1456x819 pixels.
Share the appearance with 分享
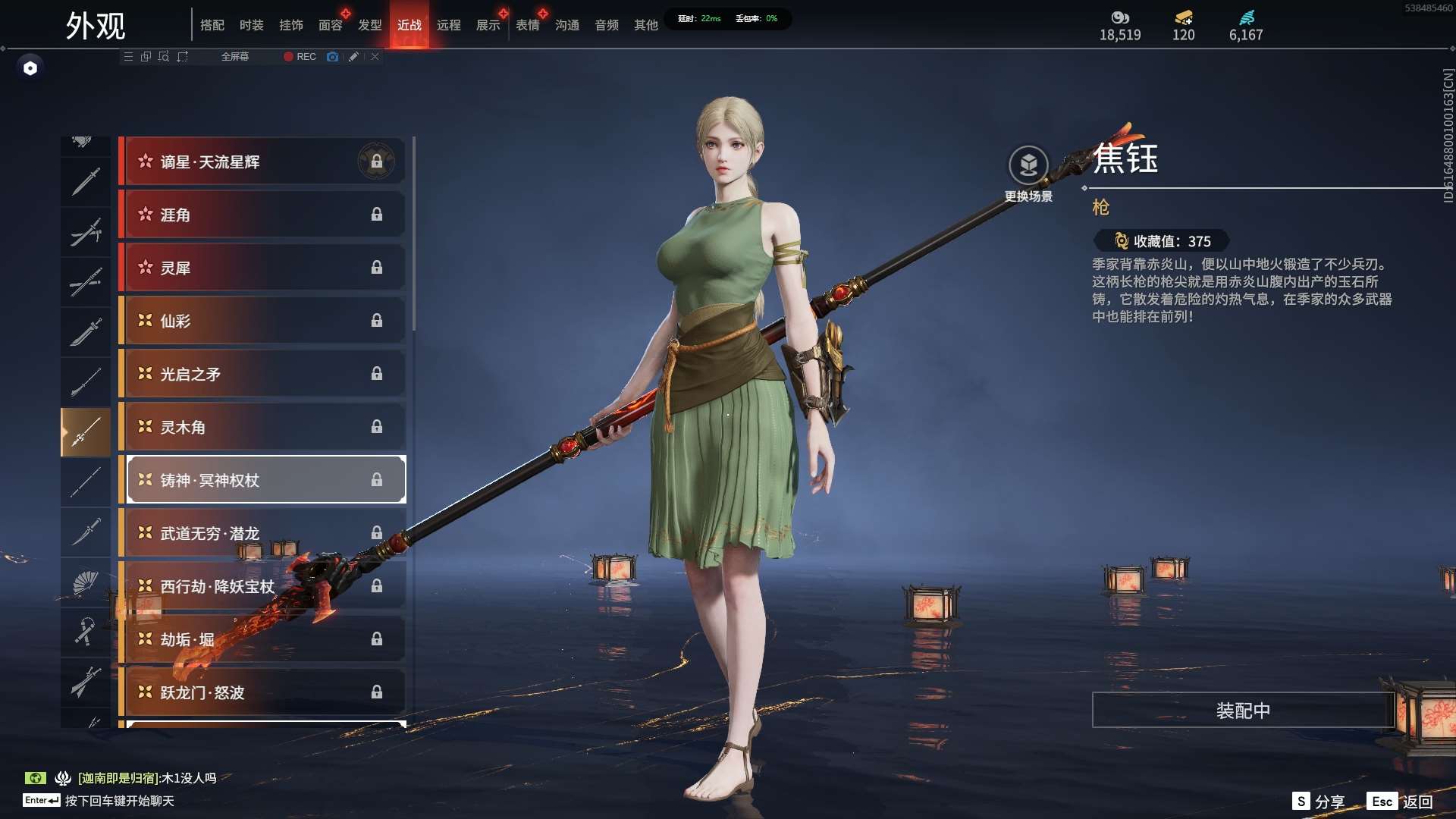(1318, 802)
